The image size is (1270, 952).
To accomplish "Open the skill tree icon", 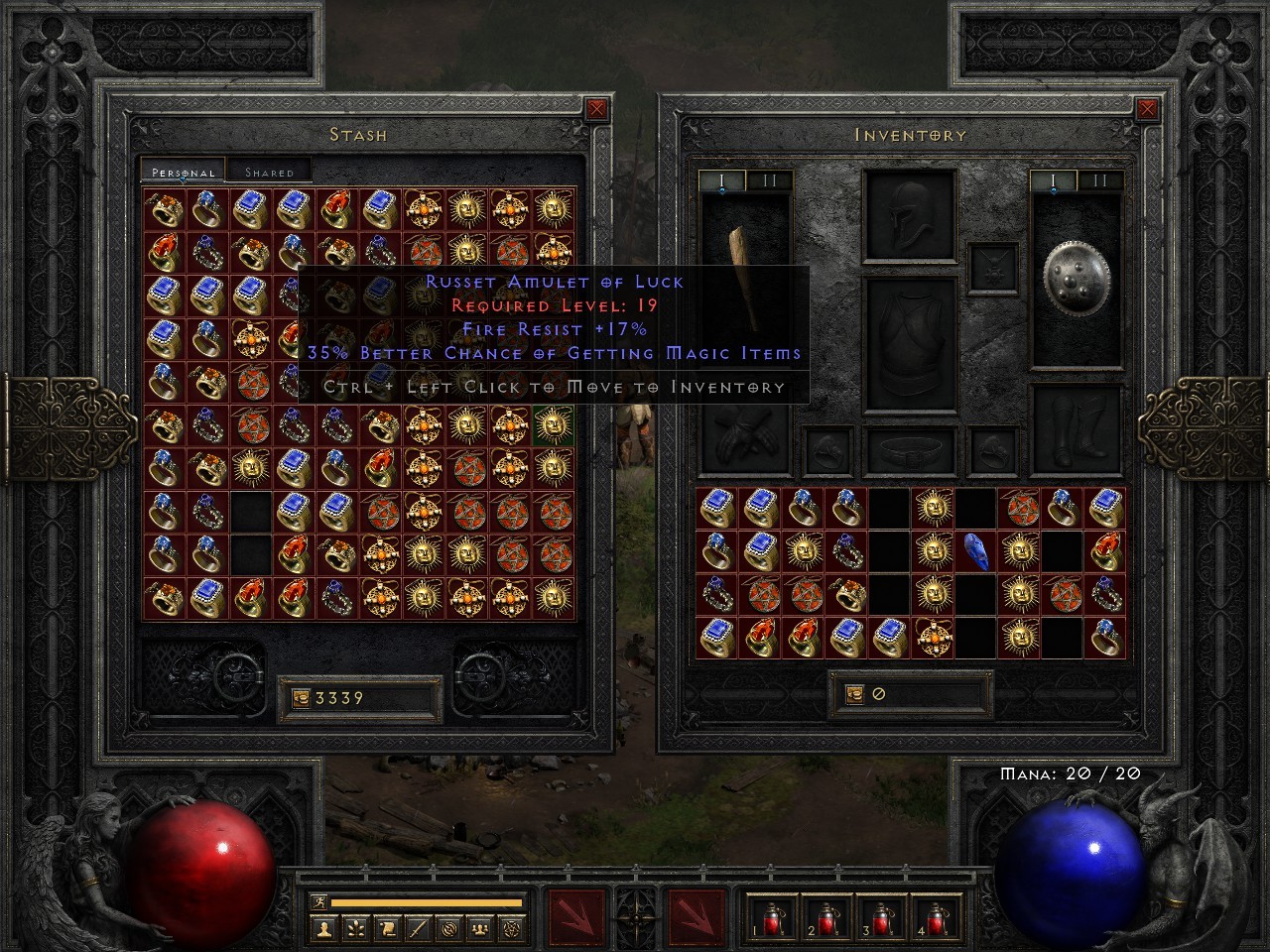I will [355, 929].
